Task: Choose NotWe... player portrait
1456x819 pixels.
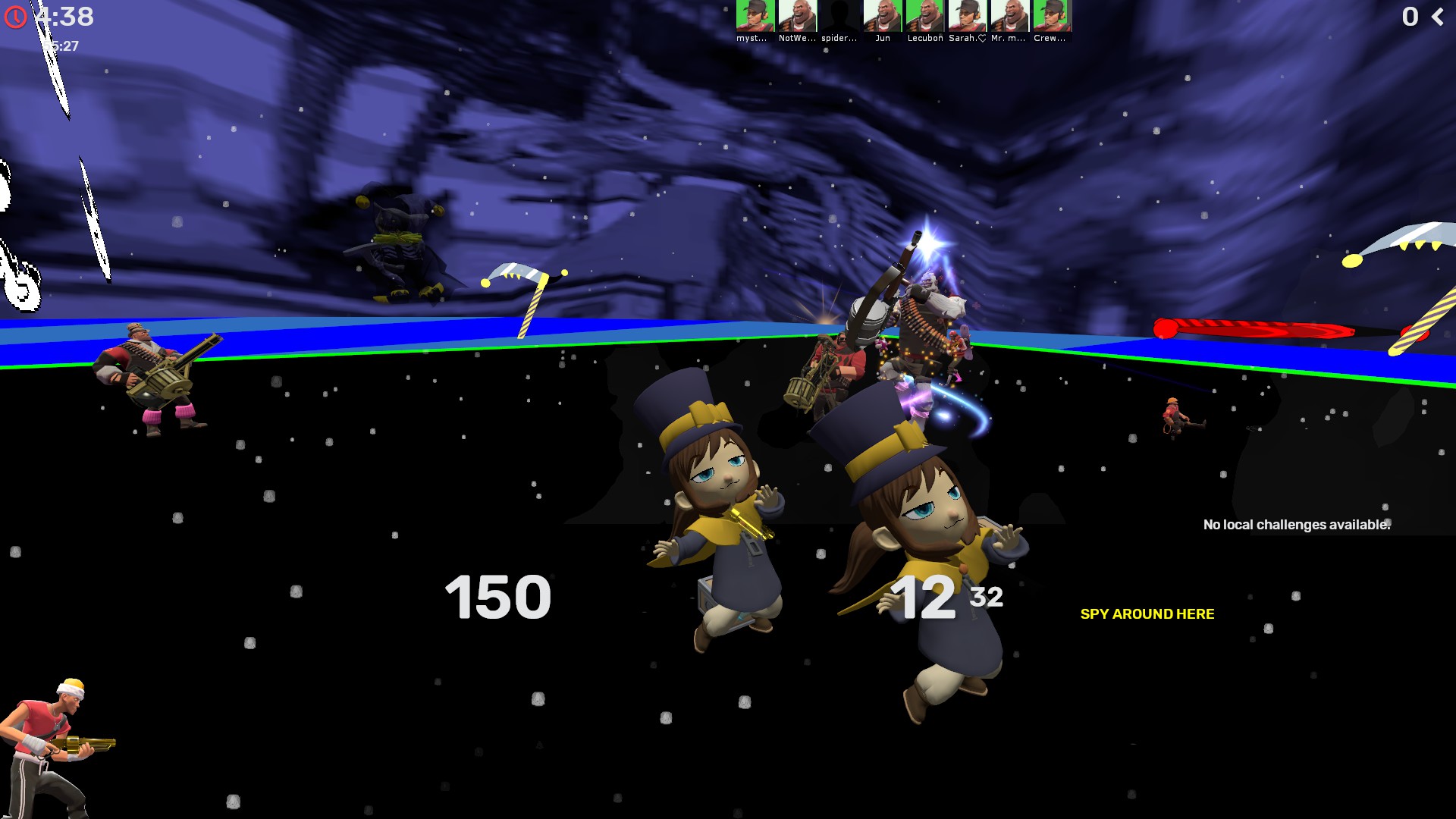Action: click(798, 16)
